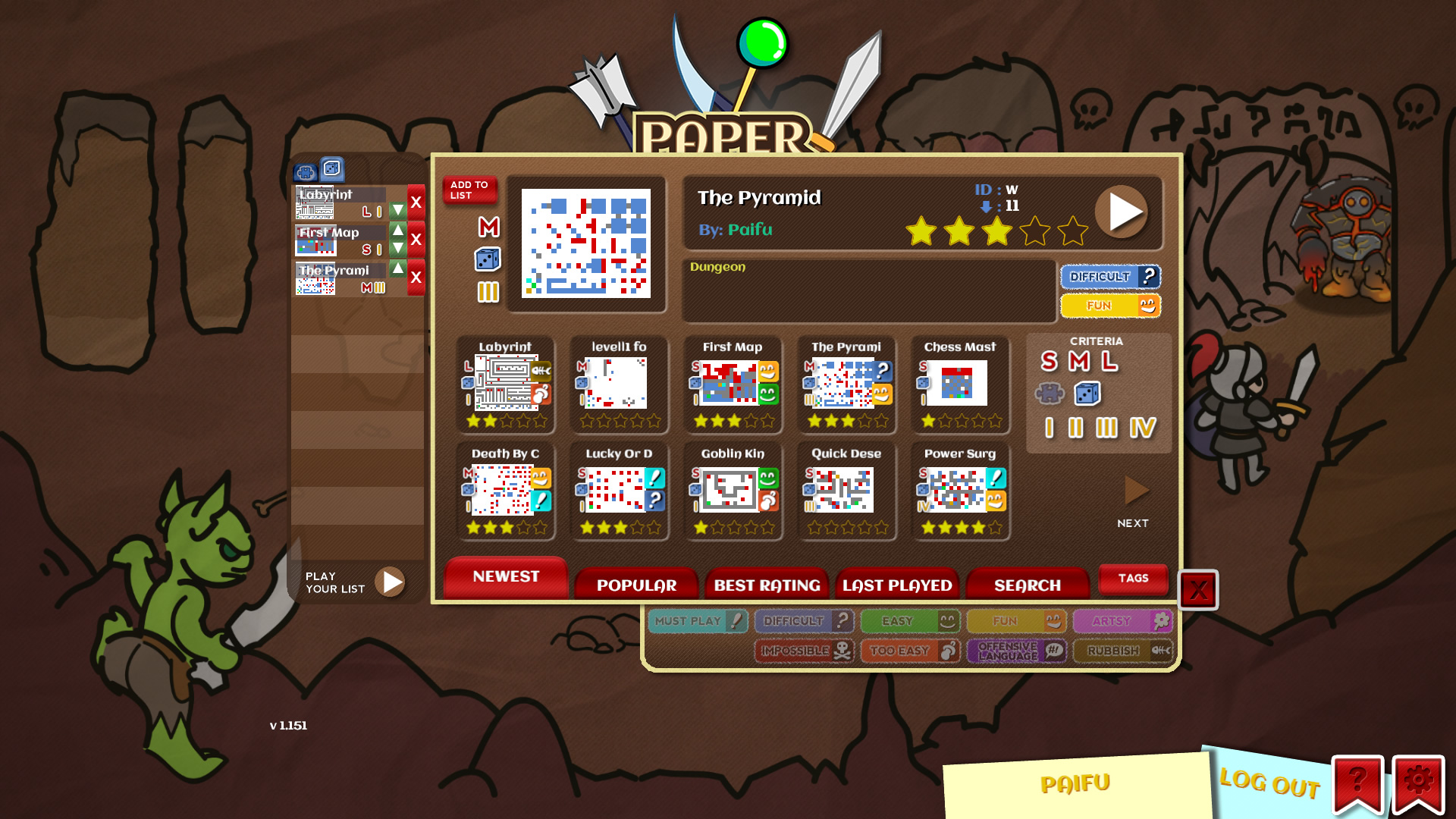Expand the TAGS panel
1456x819 pixels.
1133,579
